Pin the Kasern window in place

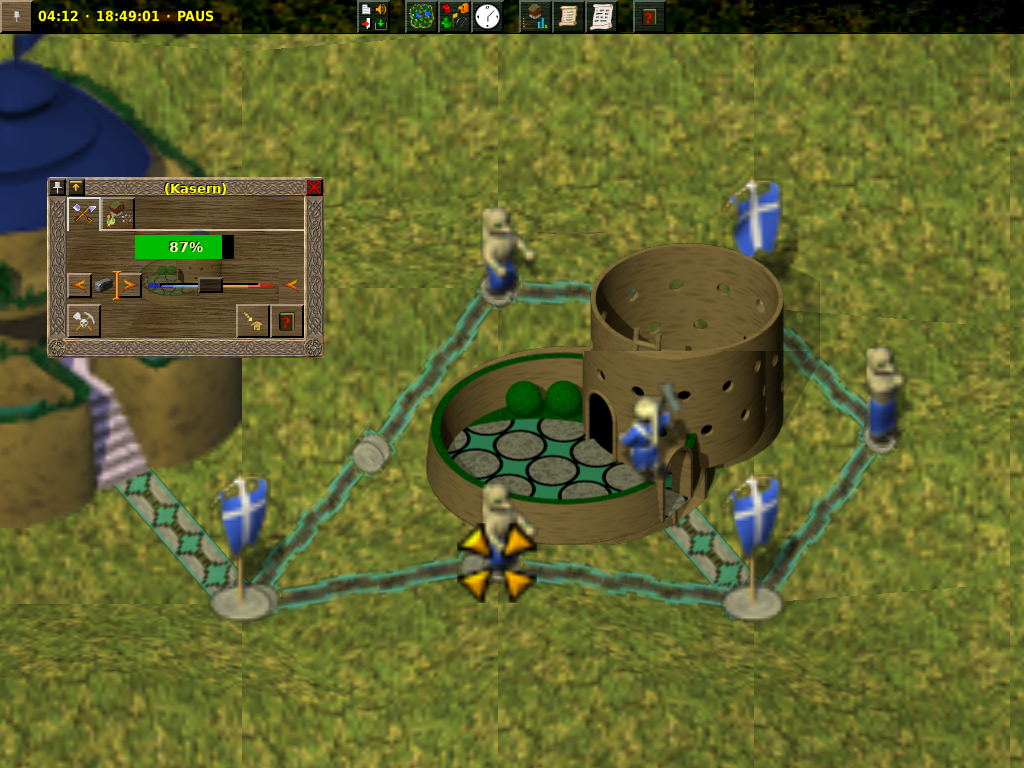point(58,187)
